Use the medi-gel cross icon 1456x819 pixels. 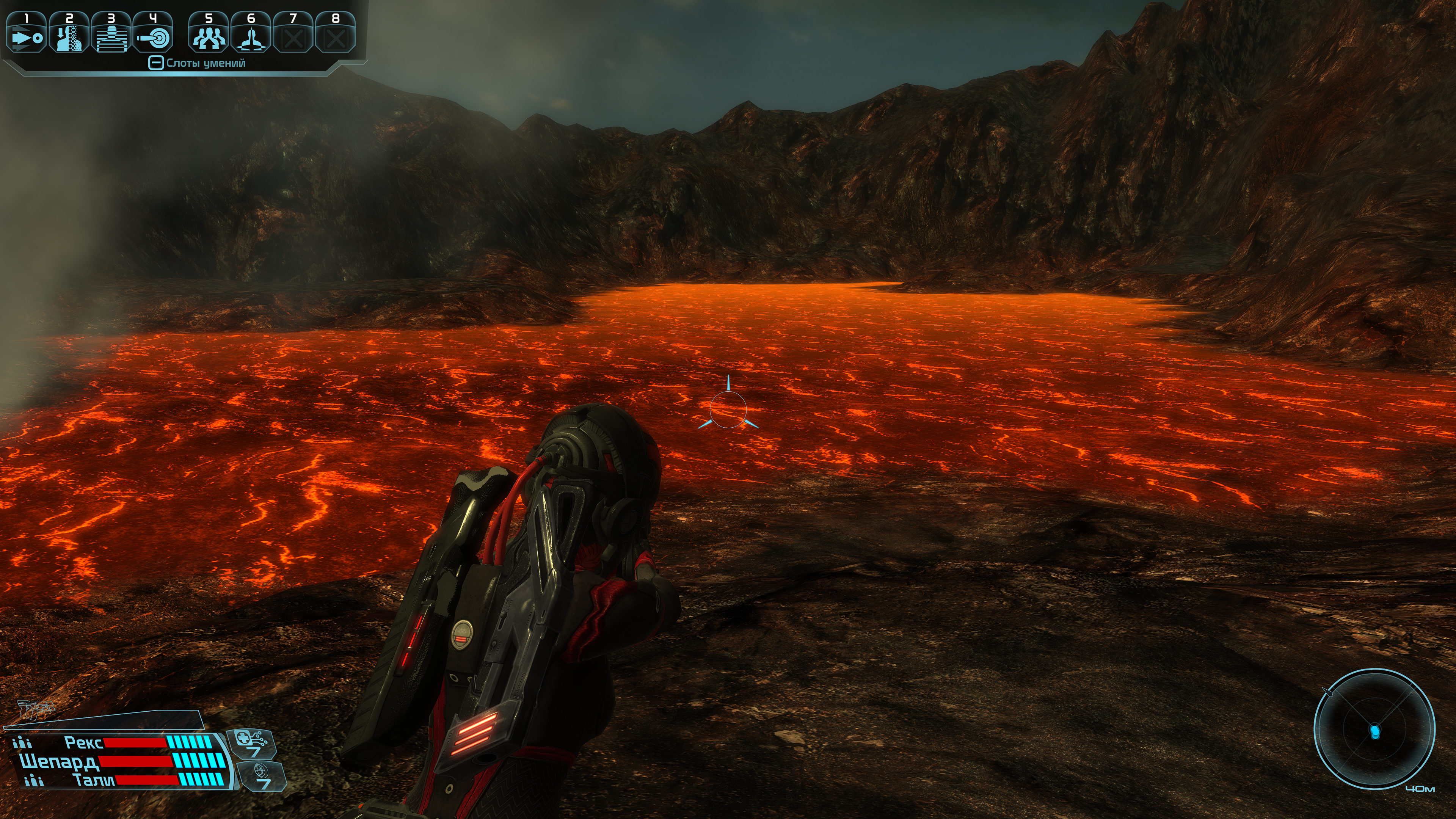tap(251, 743)
